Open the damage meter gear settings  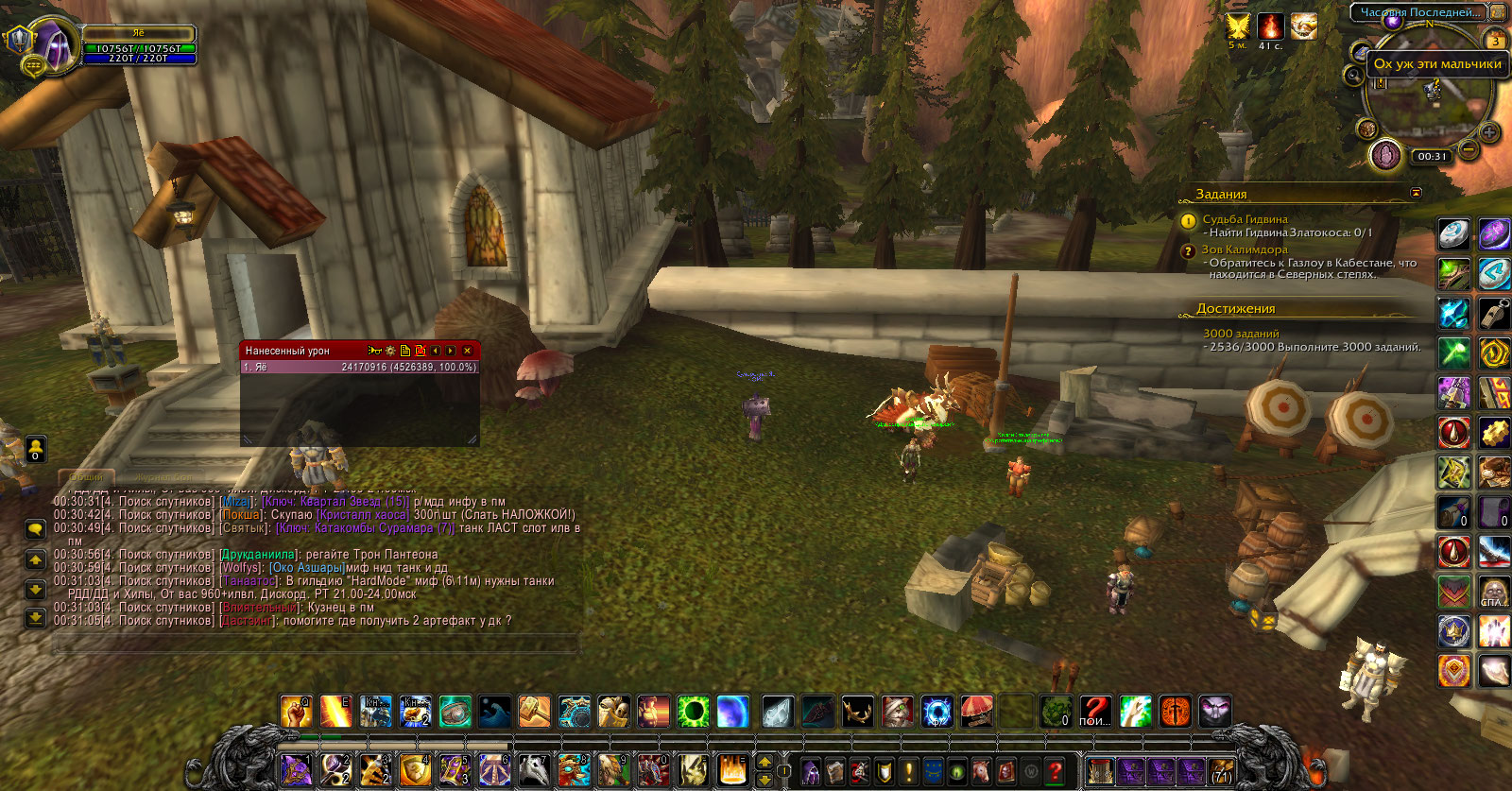click(390, 351)
